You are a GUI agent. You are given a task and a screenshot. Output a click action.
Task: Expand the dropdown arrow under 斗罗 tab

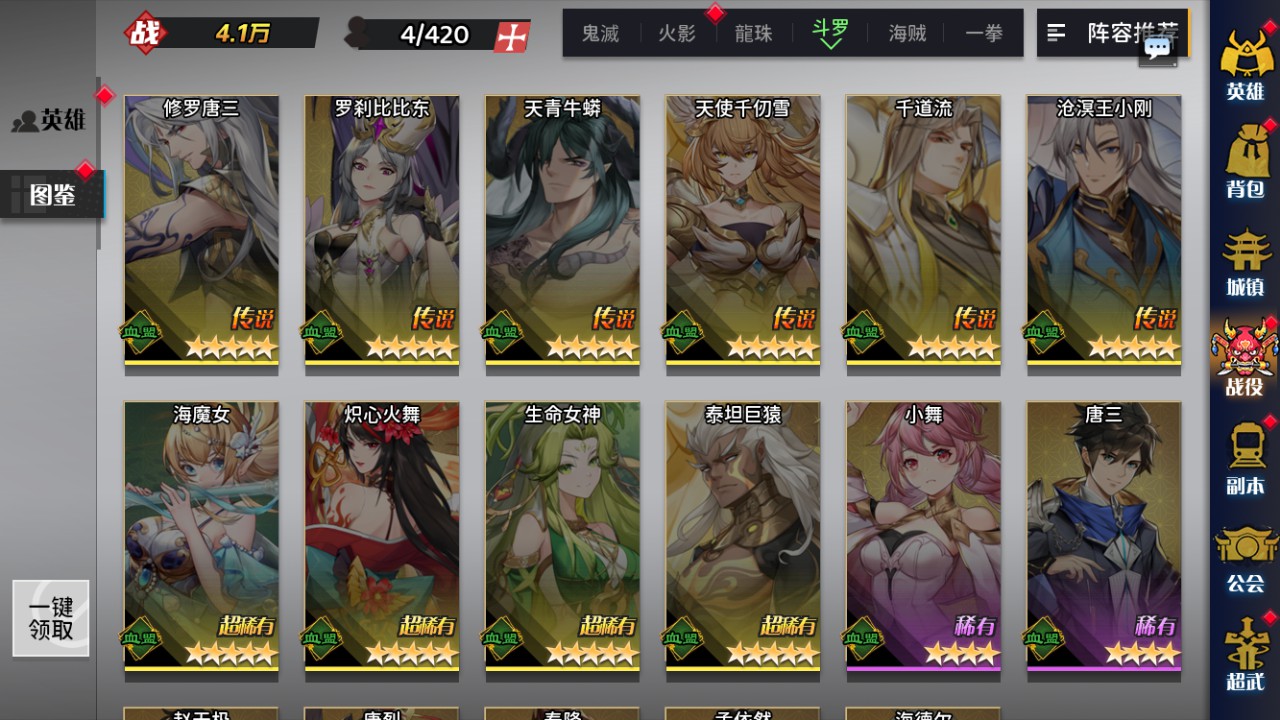[832, 46]
